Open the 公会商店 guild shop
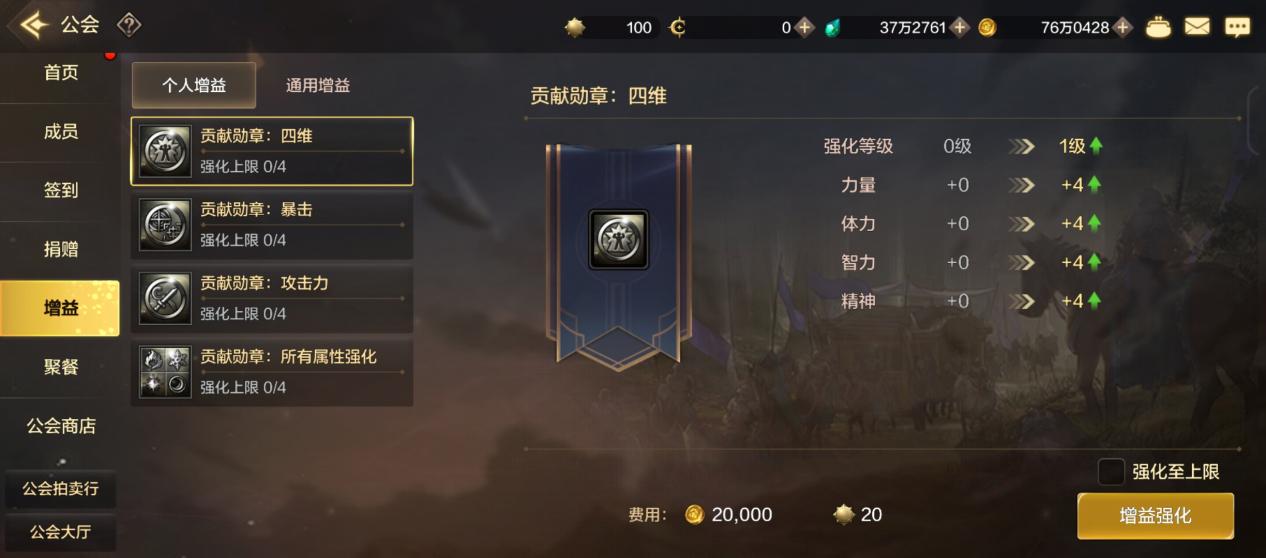 pos(60,426)
